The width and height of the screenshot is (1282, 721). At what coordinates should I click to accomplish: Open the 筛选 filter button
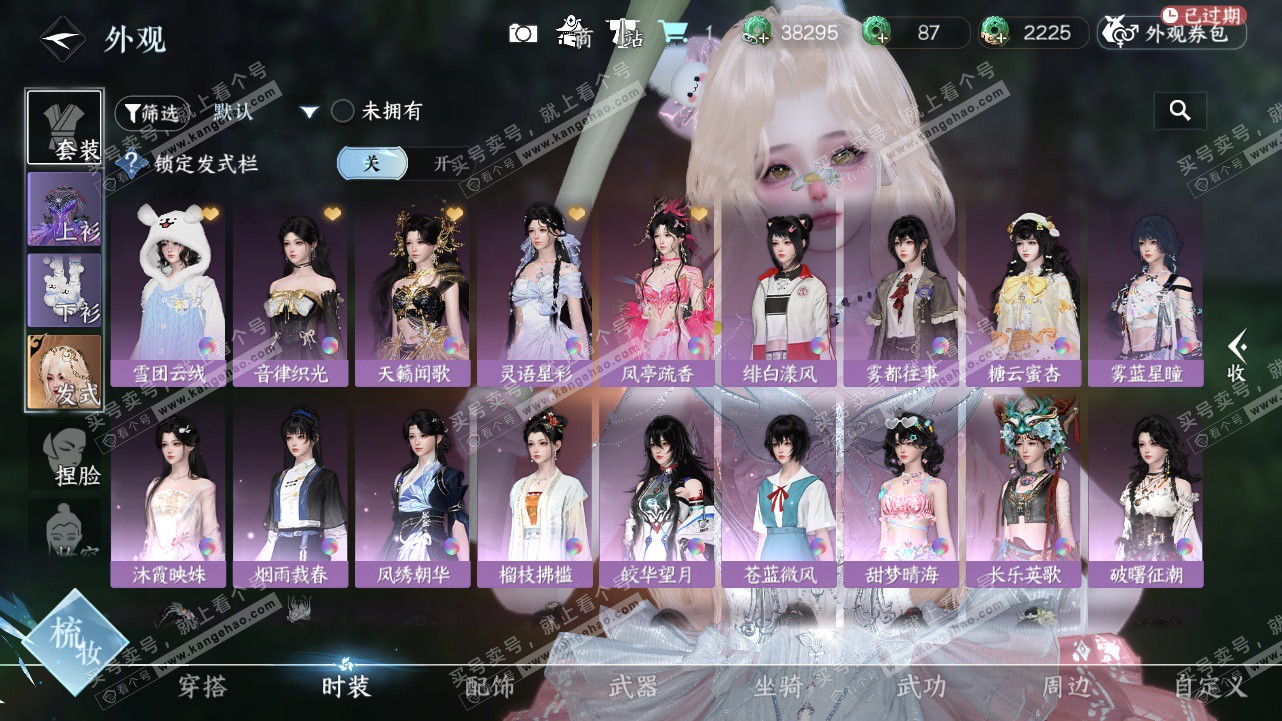pos(152,113)
